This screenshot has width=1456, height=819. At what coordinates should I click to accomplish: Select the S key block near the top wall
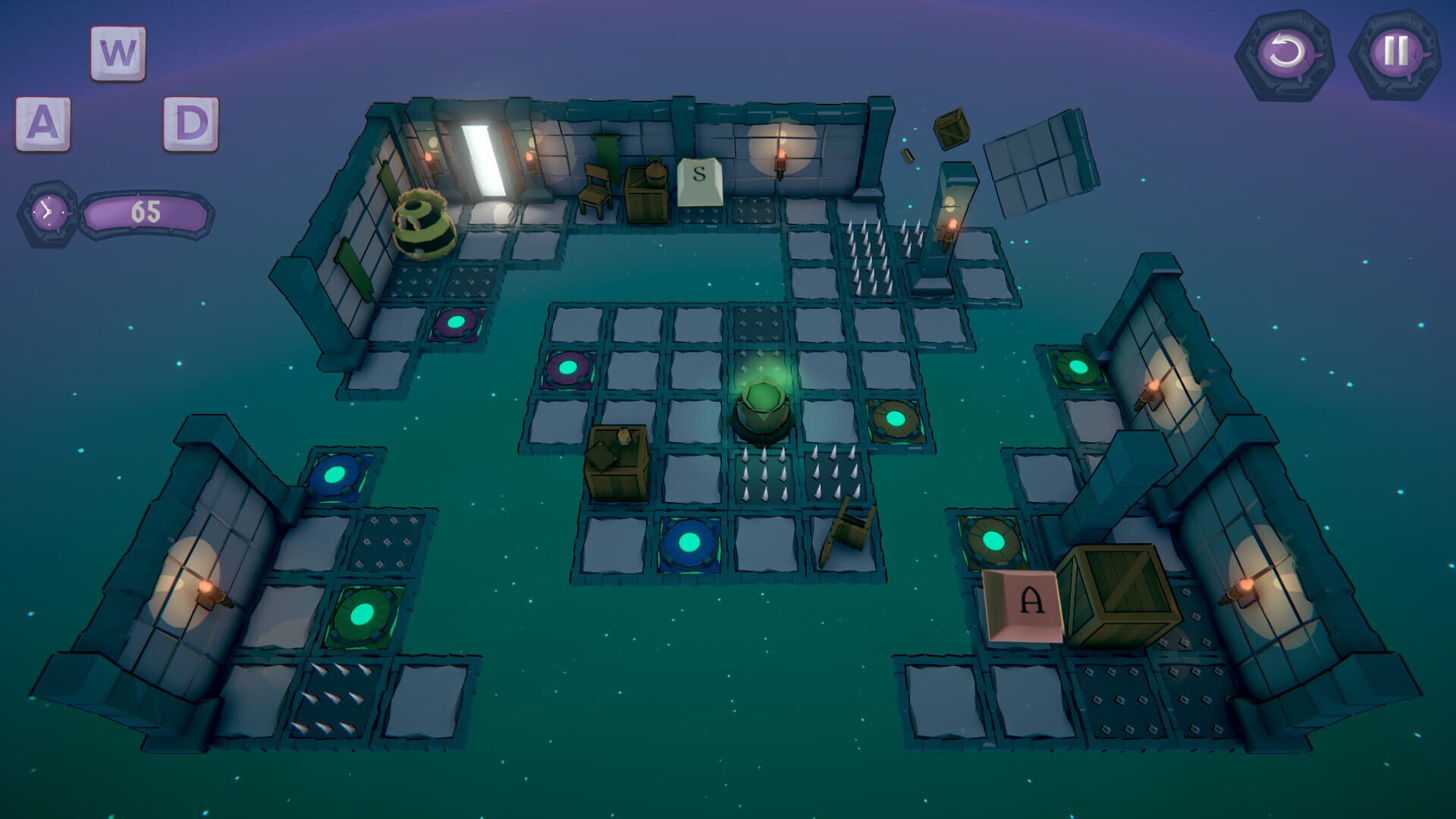pos(699,182)
